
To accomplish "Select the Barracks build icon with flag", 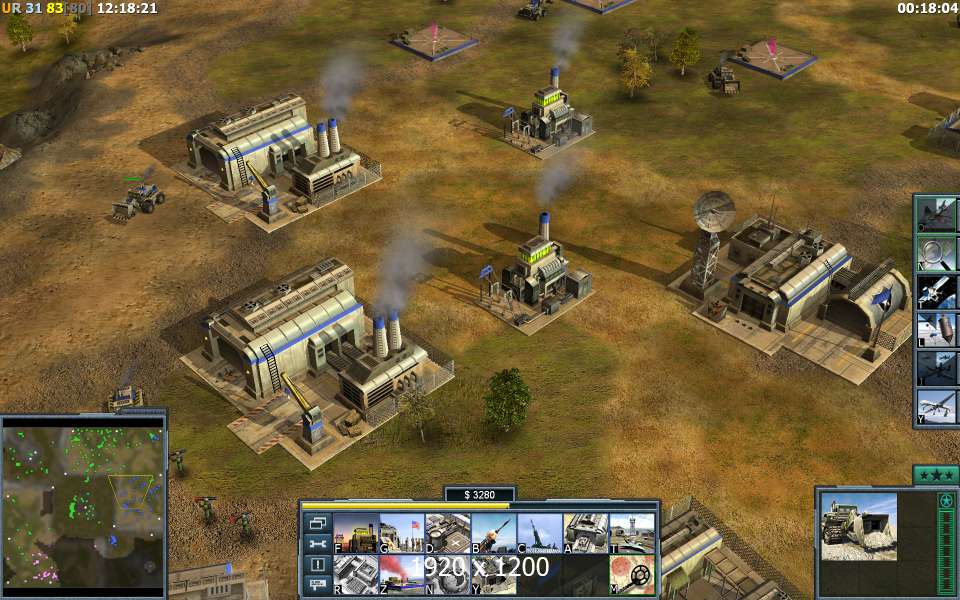I will pos(402,533).
